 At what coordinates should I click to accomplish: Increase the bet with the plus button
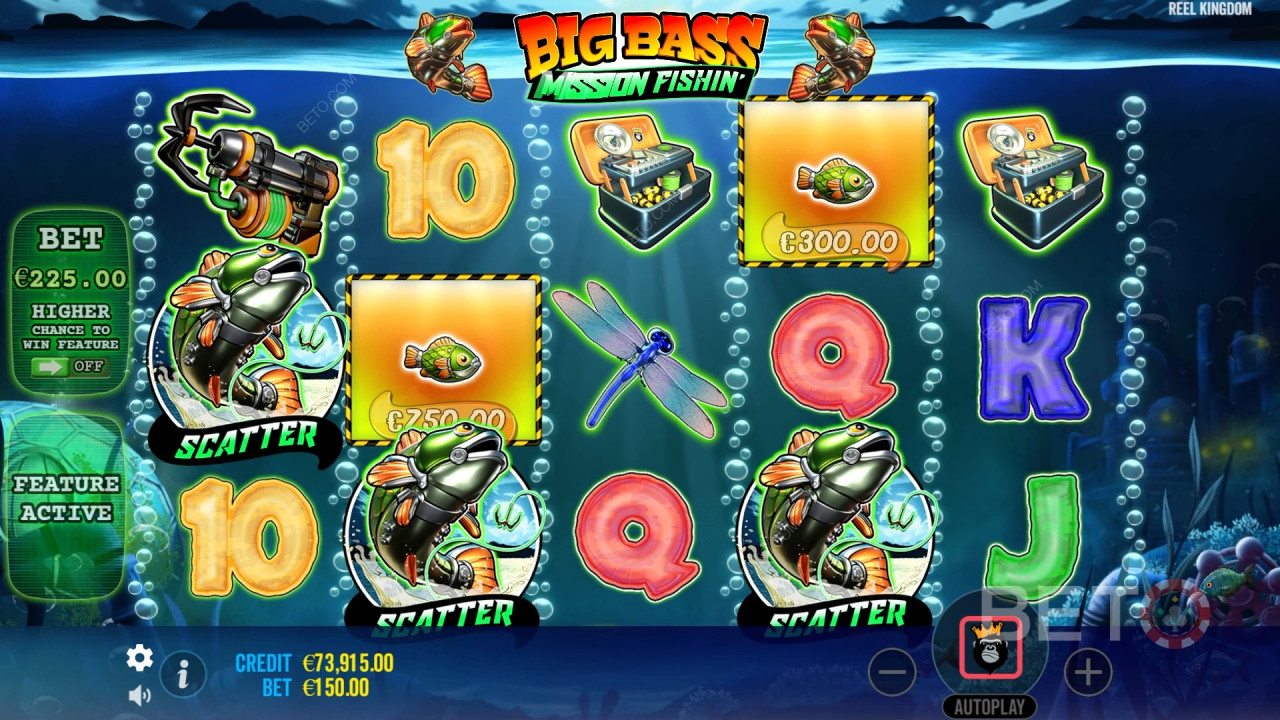coord(1088,672)
